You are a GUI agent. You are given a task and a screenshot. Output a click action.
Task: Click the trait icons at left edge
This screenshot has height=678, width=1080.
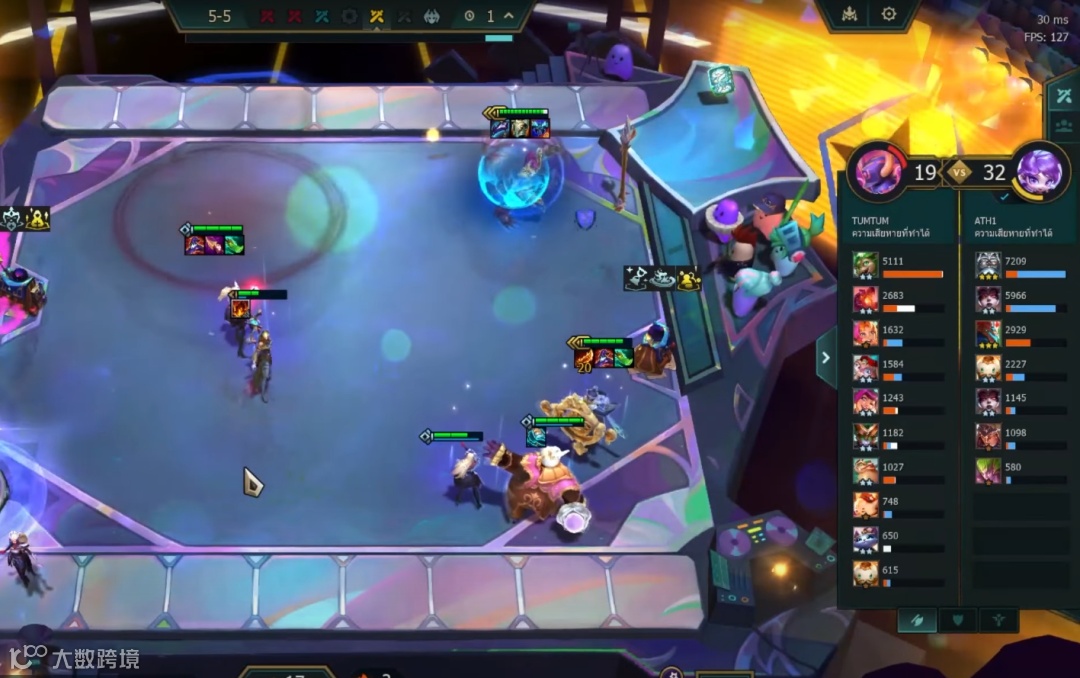coord(26,219)
